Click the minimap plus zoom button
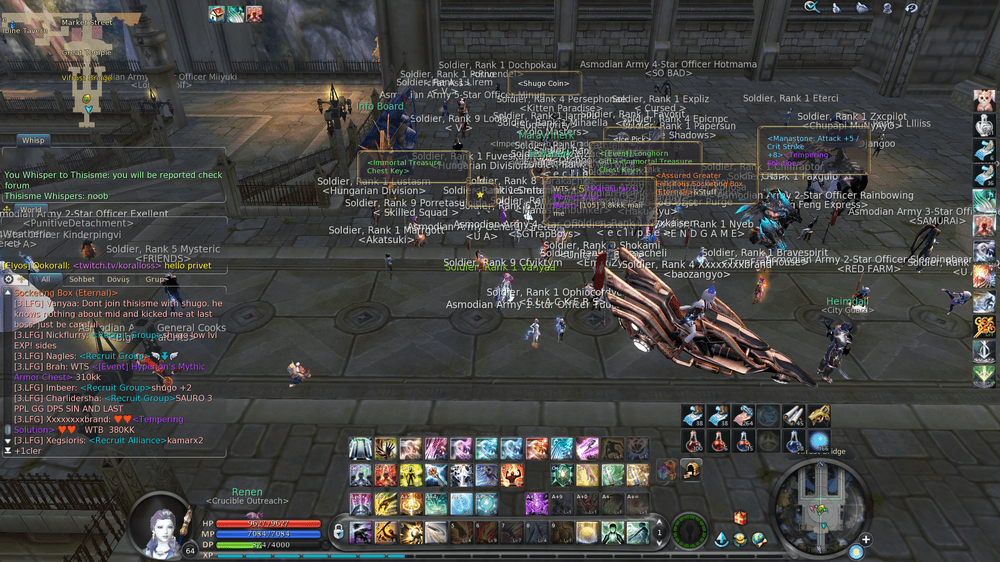 [865, 540]
